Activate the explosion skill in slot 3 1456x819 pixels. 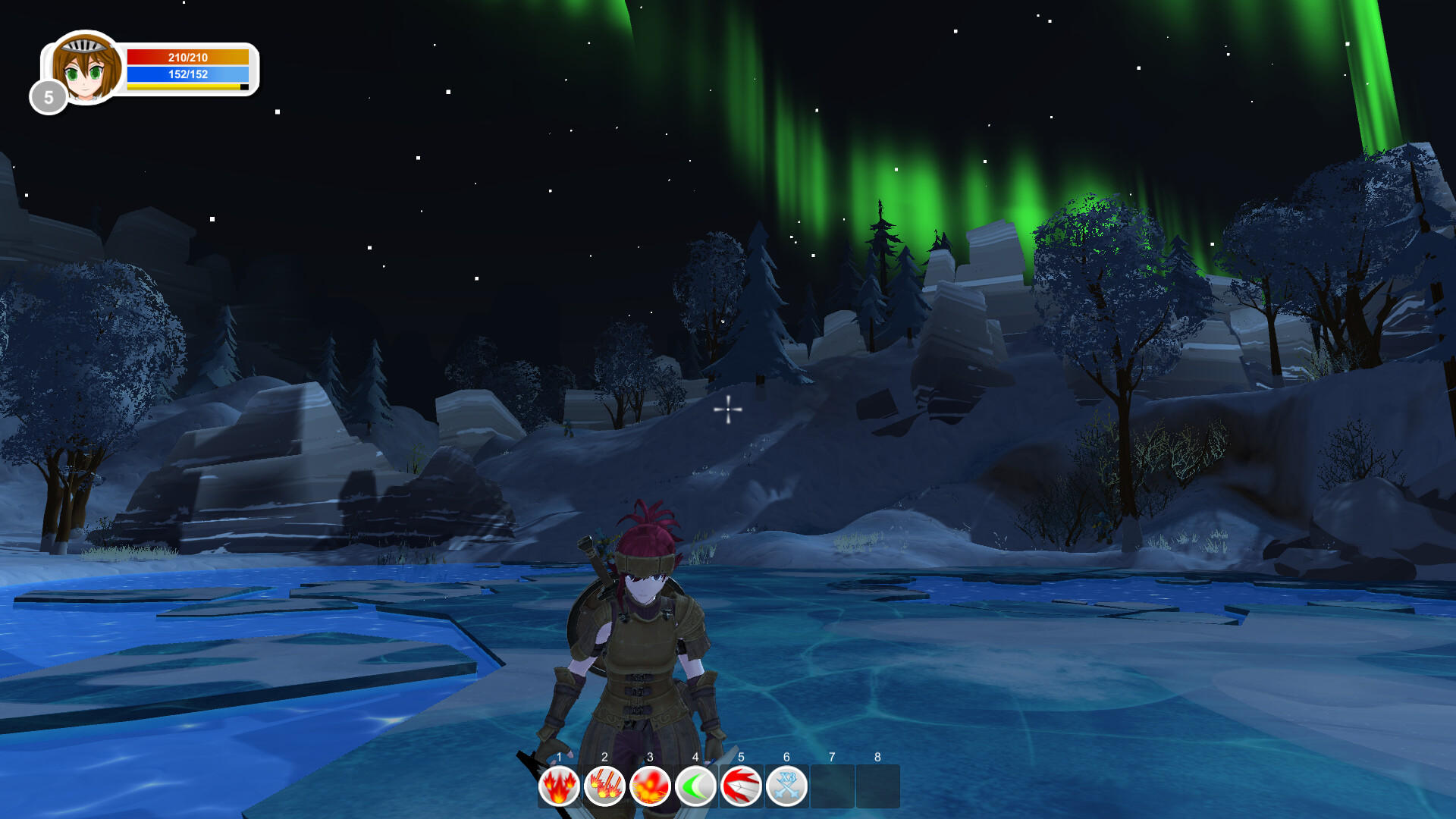651,786
